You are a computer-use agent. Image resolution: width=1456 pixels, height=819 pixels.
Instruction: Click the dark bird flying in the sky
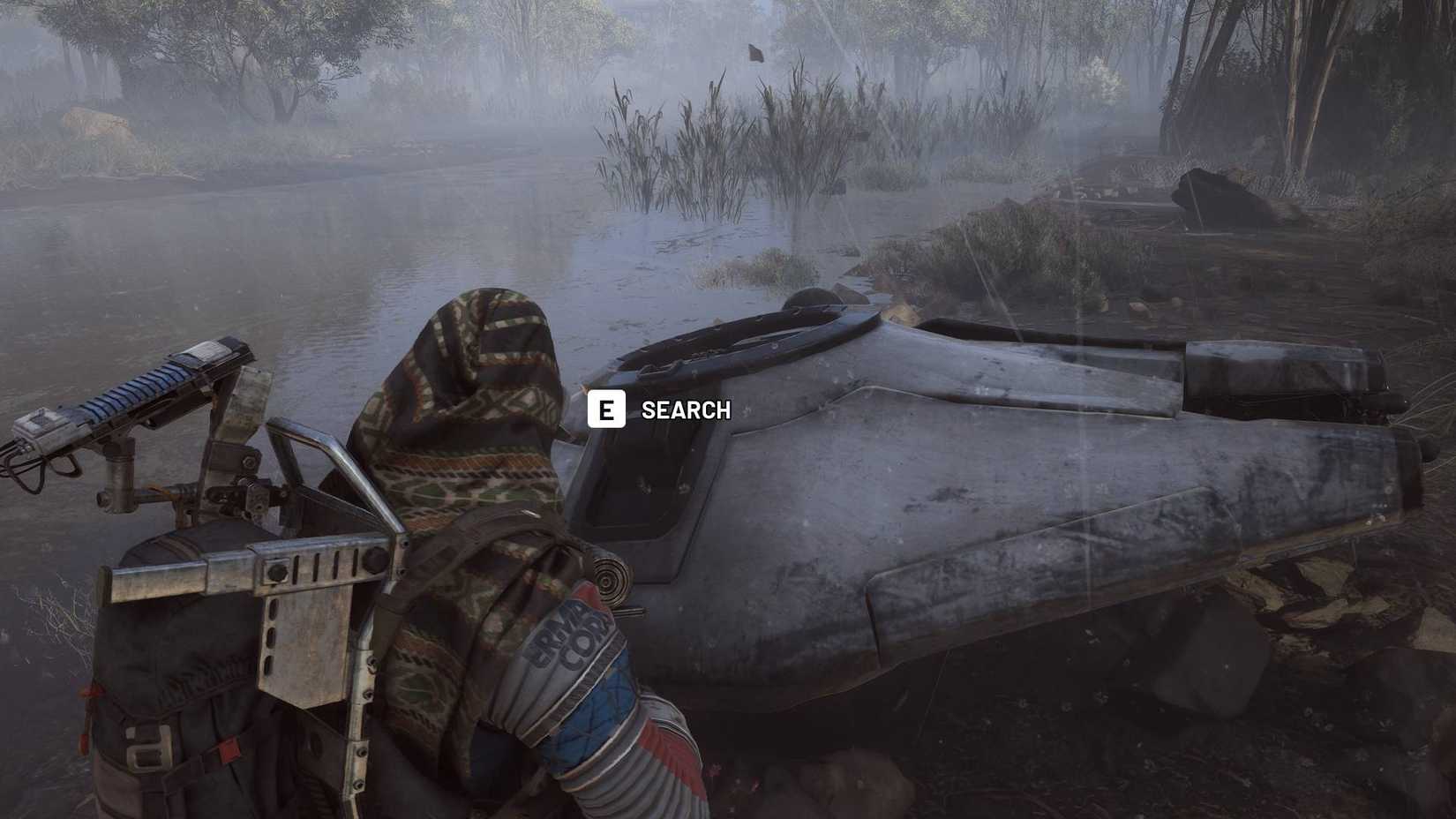(x=754, y=55)
